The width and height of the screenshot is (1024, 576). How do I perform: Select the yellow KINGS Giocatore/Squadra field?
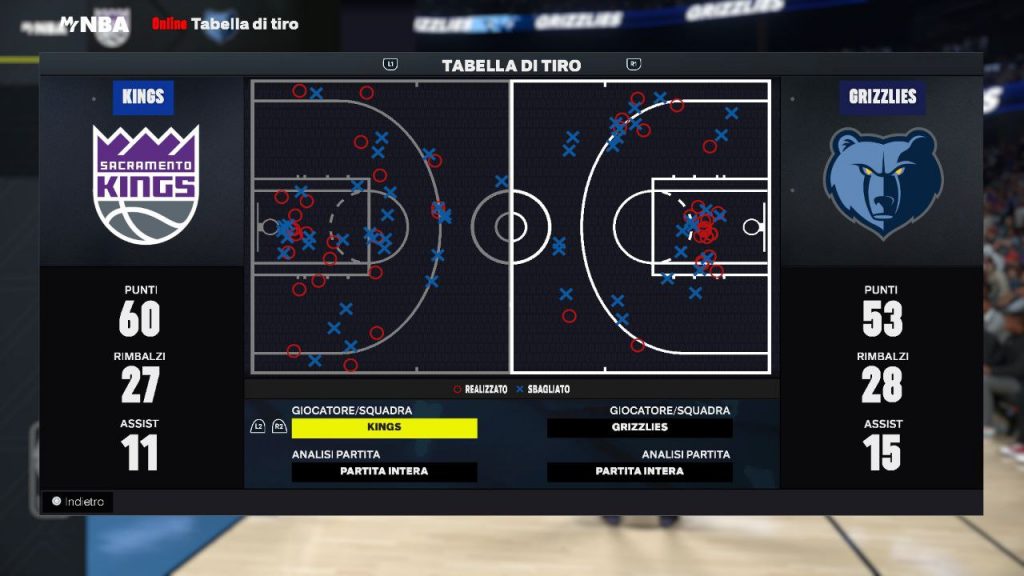pyautogui.click(x=384, y=428)
